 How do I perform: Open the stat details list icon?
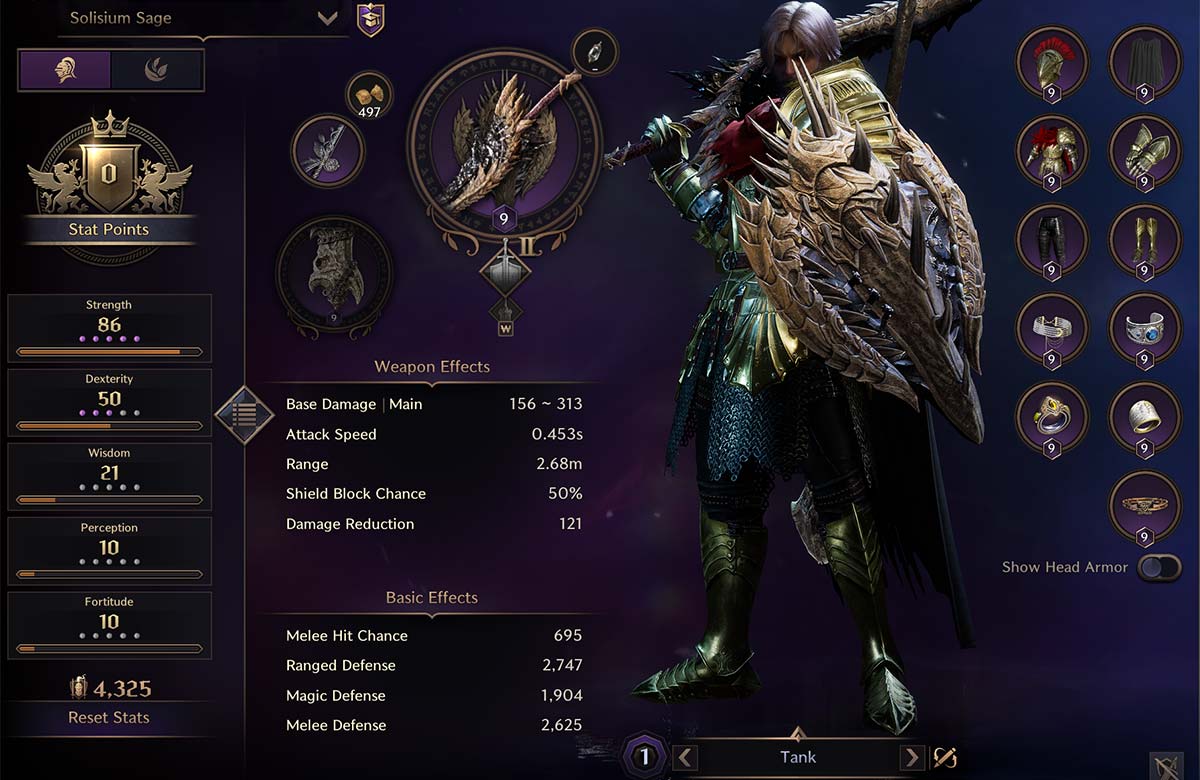coord(245,414)
